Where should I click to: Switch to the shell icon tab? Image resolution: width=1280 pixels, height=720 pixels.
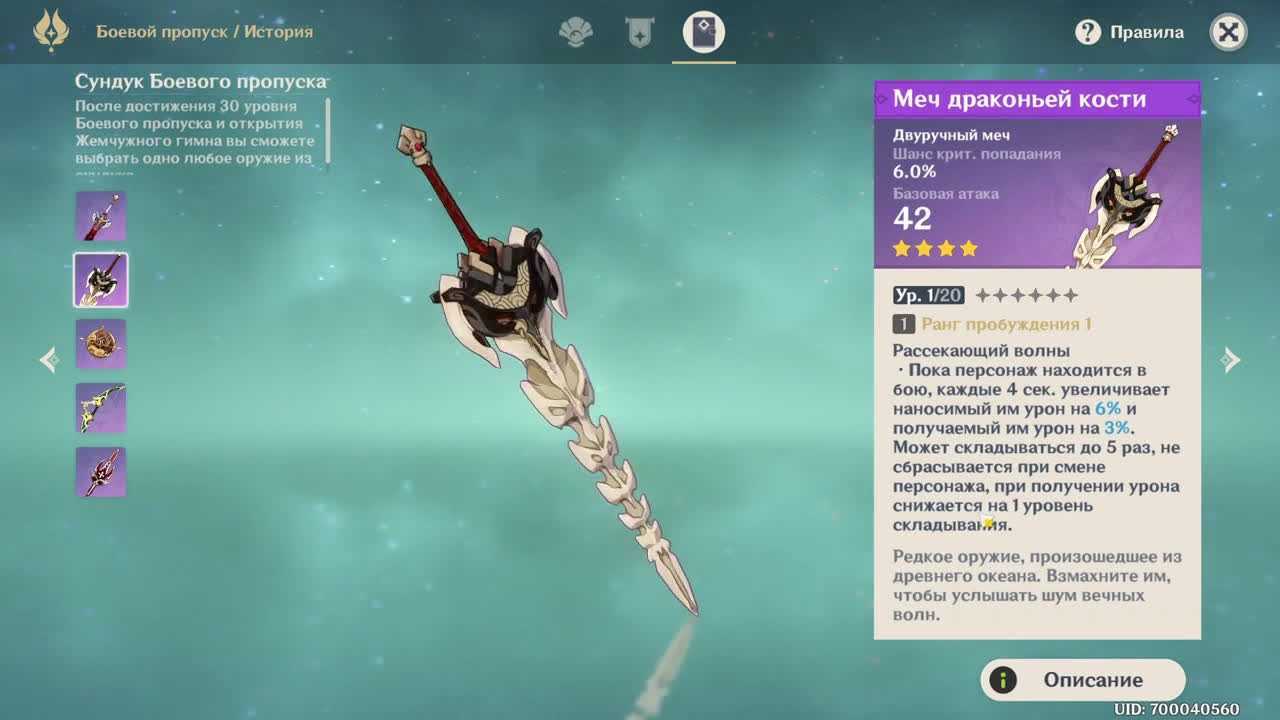coord(575,33)
